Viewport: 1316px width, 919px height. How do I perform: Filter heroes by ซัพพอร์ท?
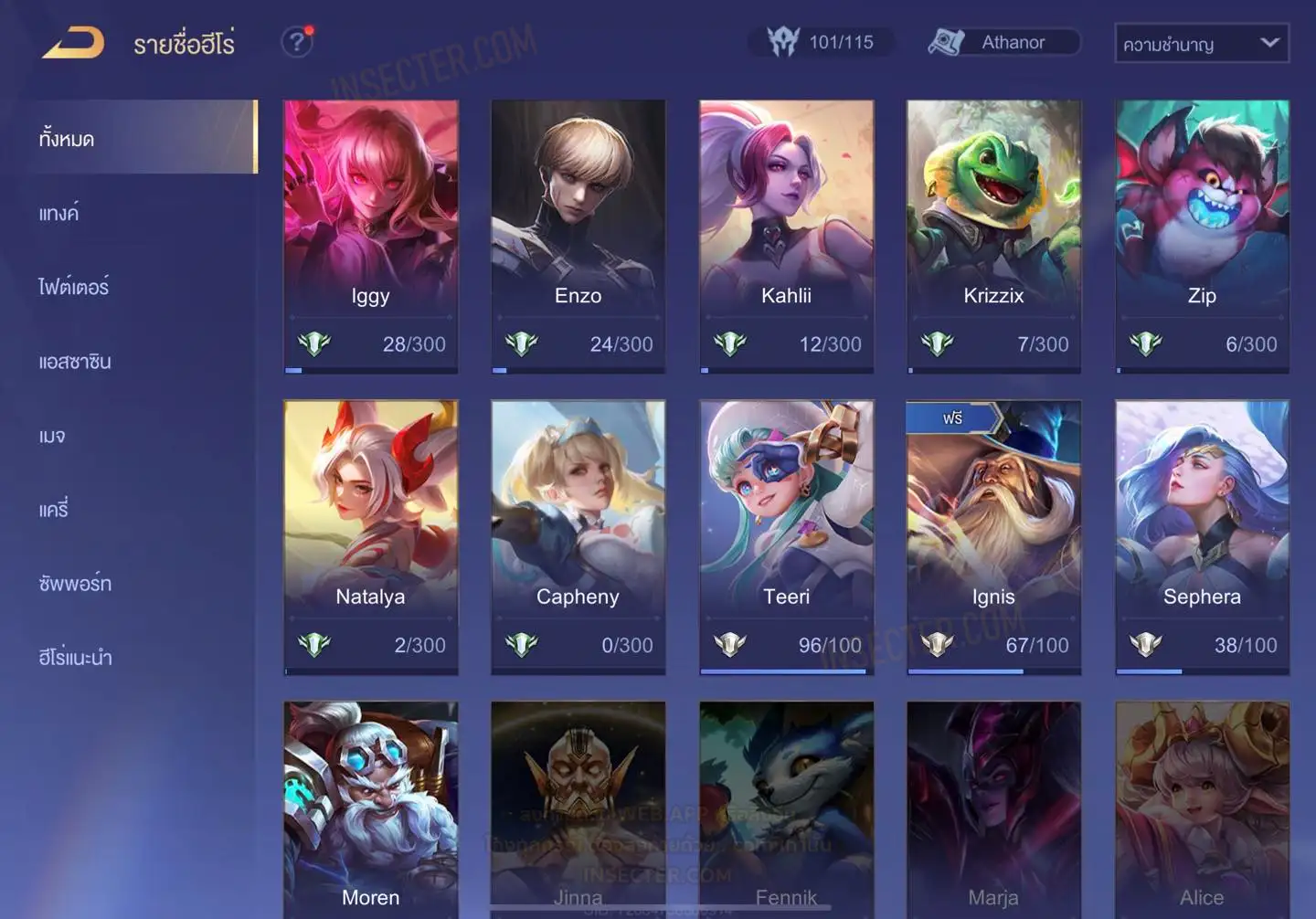pyautogui.click(x=75, y=583)
